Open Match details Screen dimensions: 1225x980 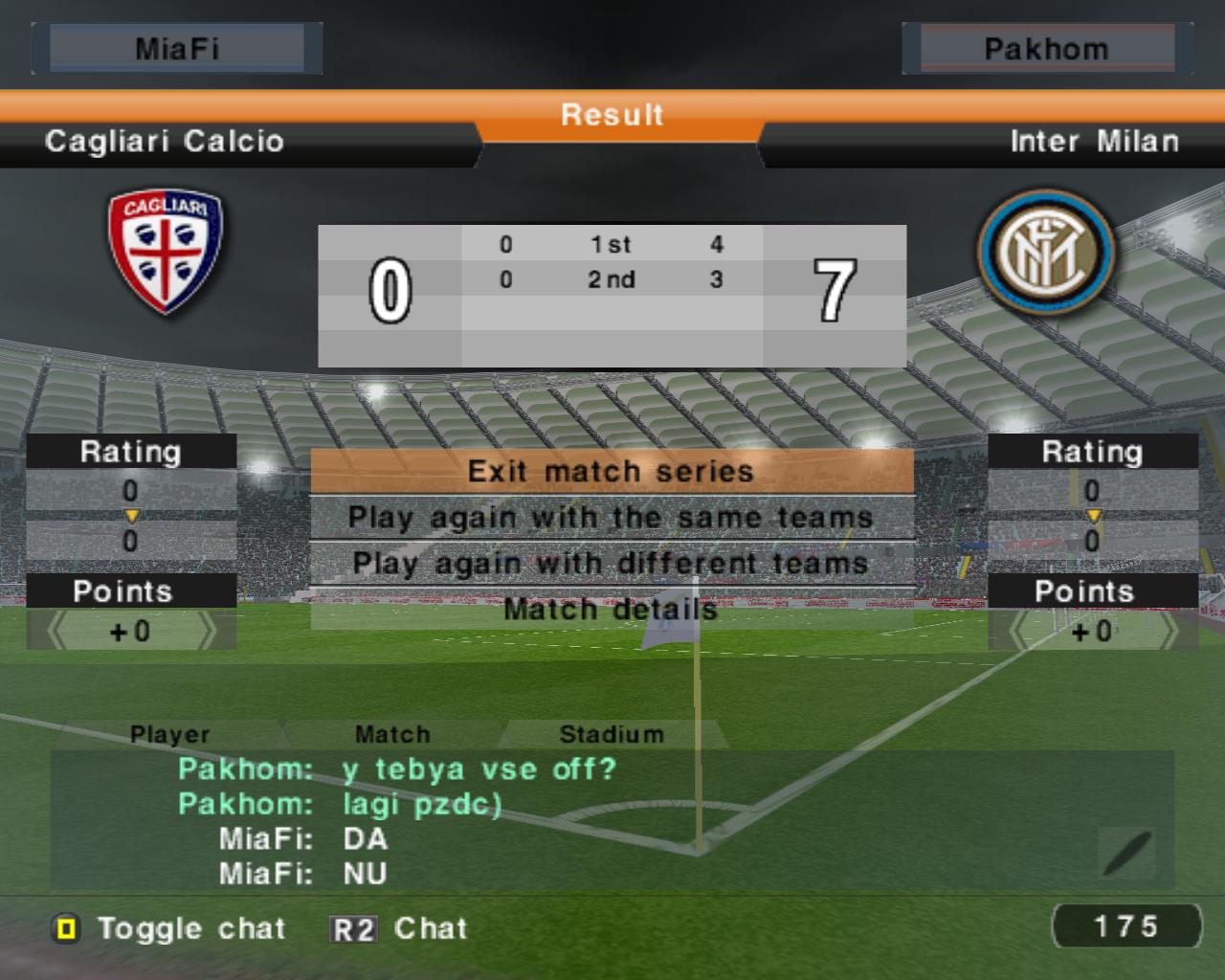(x=612, y=610)
